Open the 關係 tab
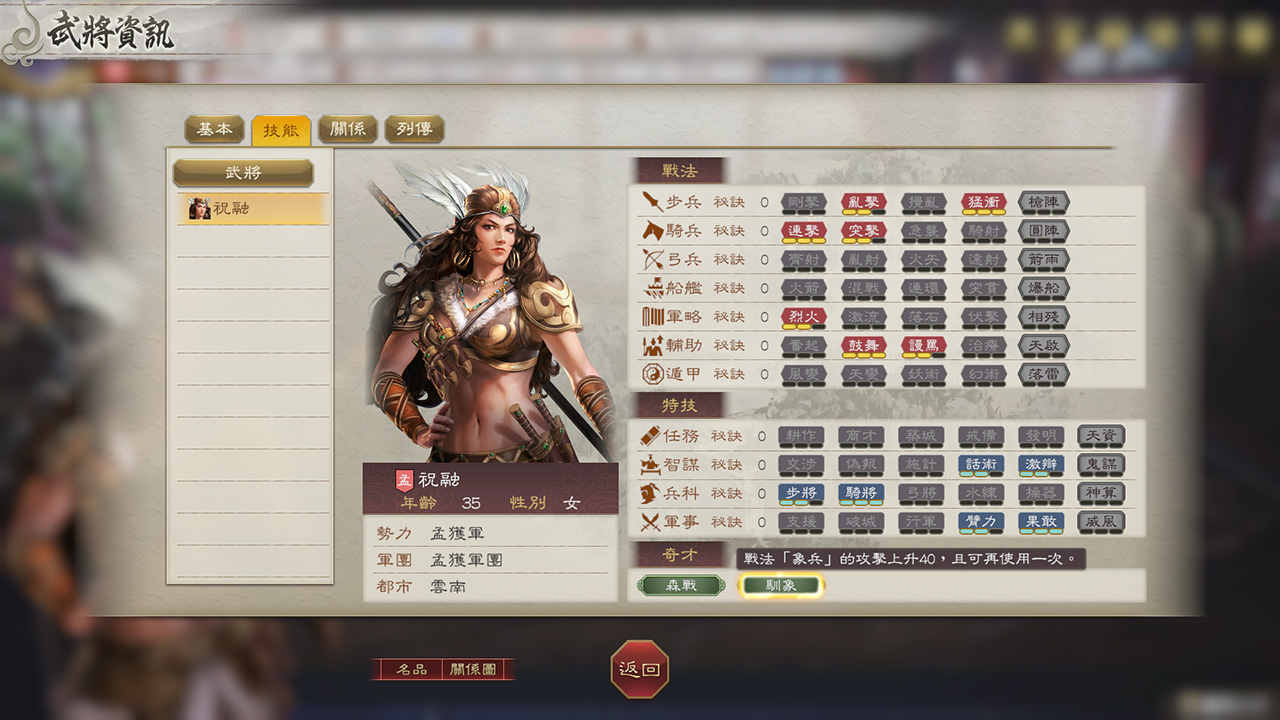The width and height of the screenshot is (1280, 720). (347, 129)
